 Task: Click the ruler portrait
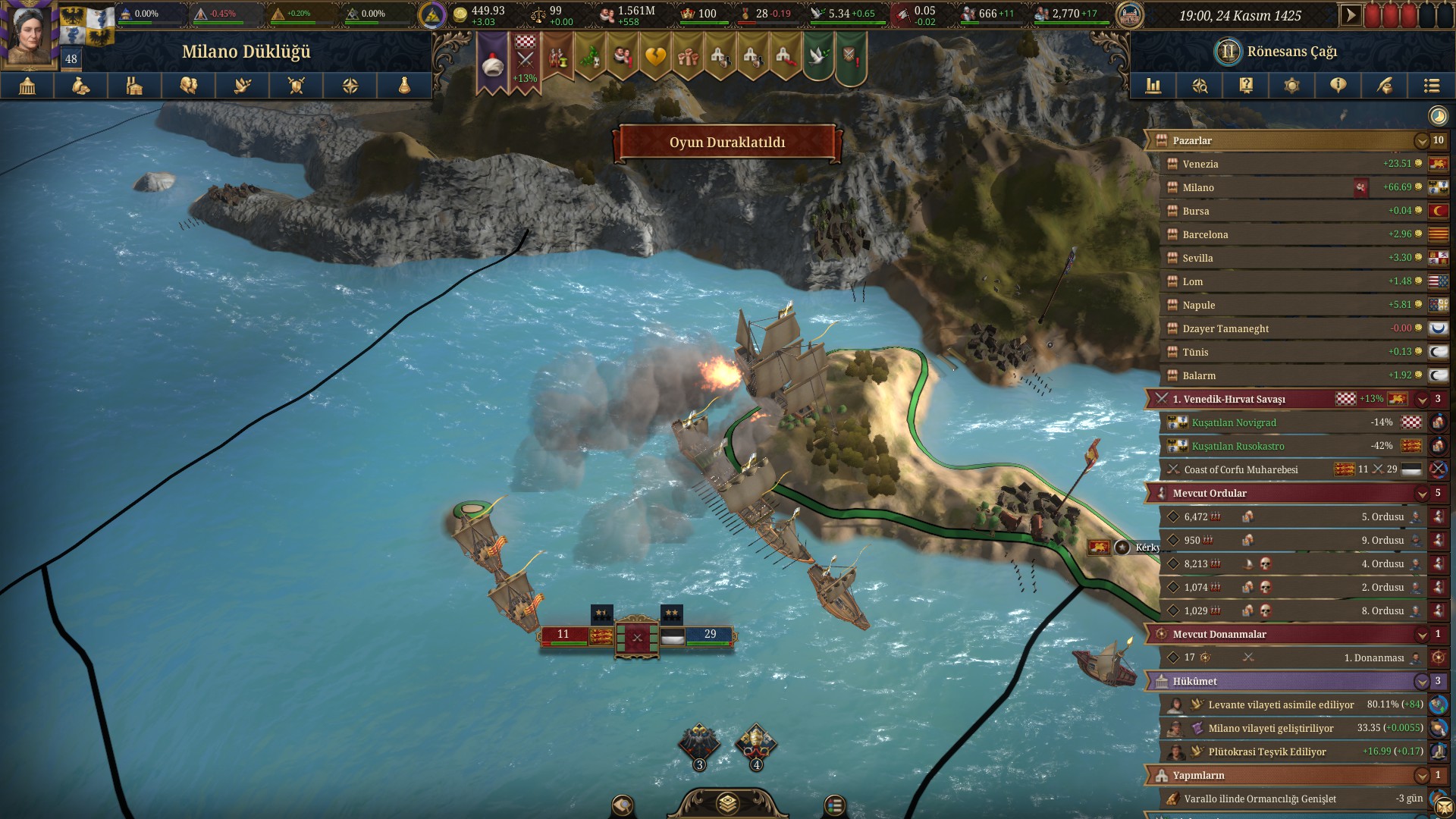[30, 34]
